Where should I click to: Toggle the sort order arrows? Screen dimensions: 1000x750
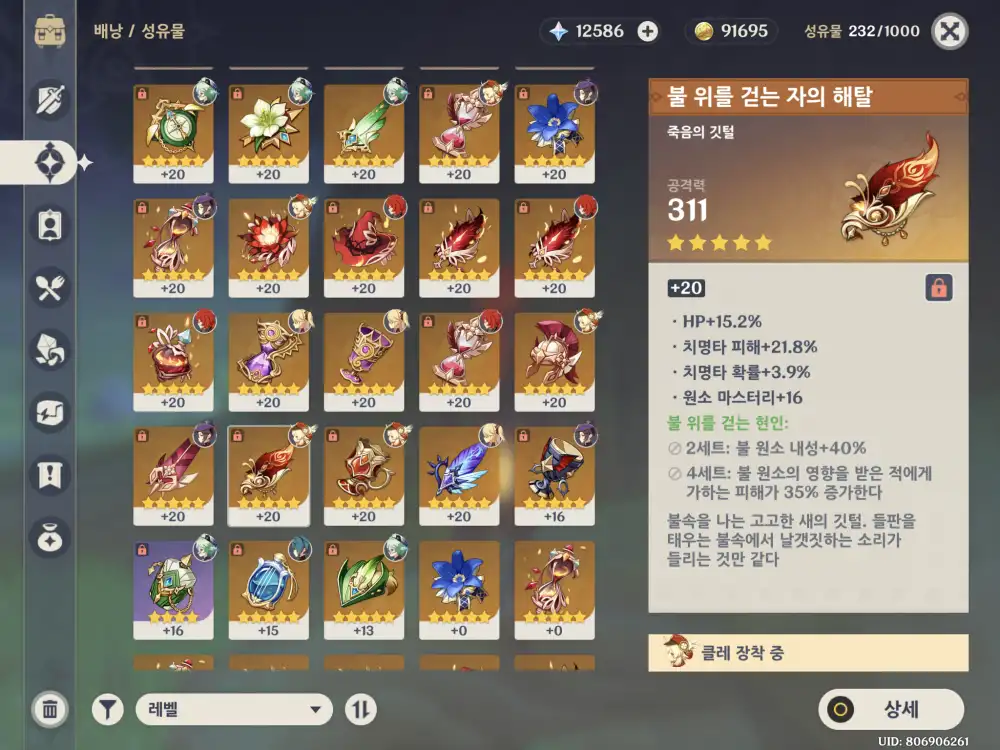point(360,710)
